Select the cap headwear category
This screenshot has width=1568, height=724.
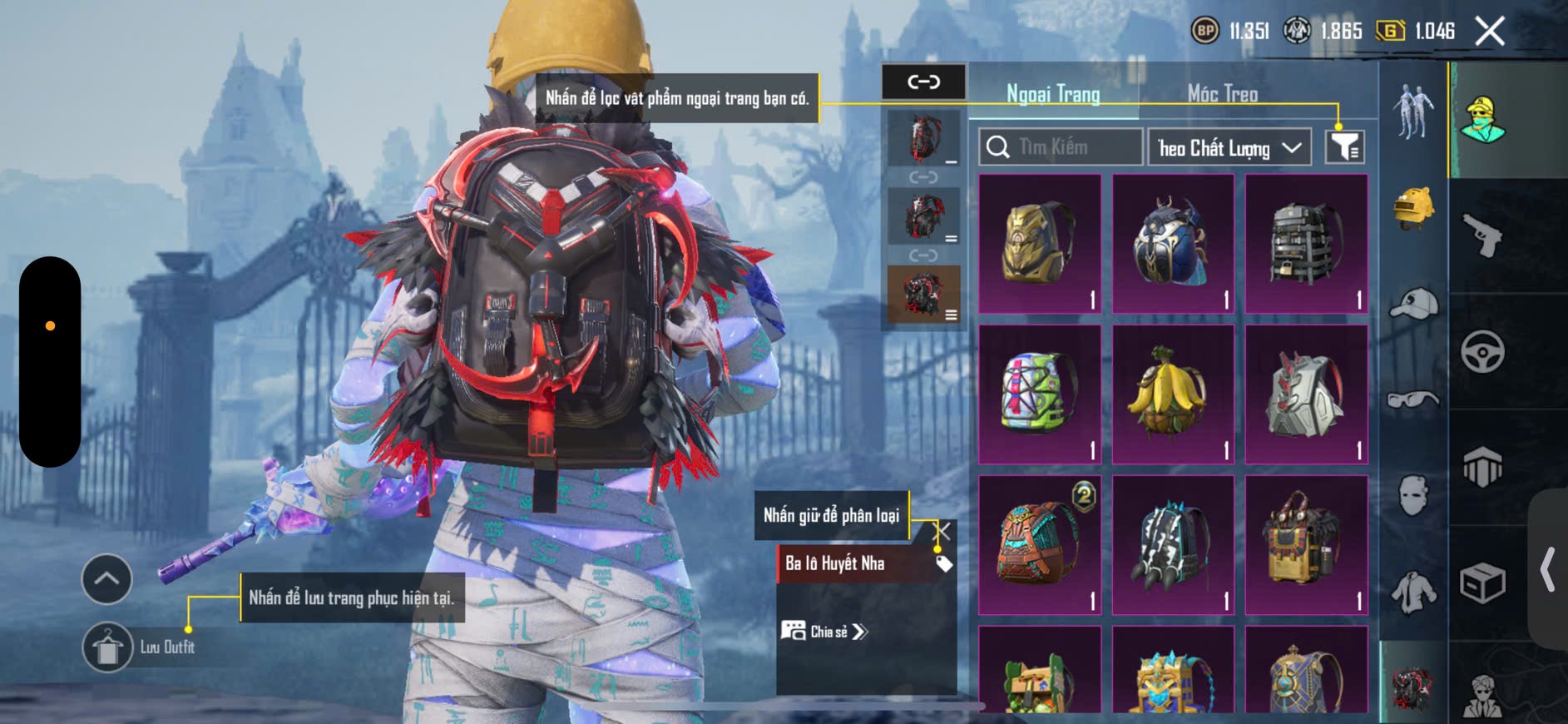(1413, 304)
